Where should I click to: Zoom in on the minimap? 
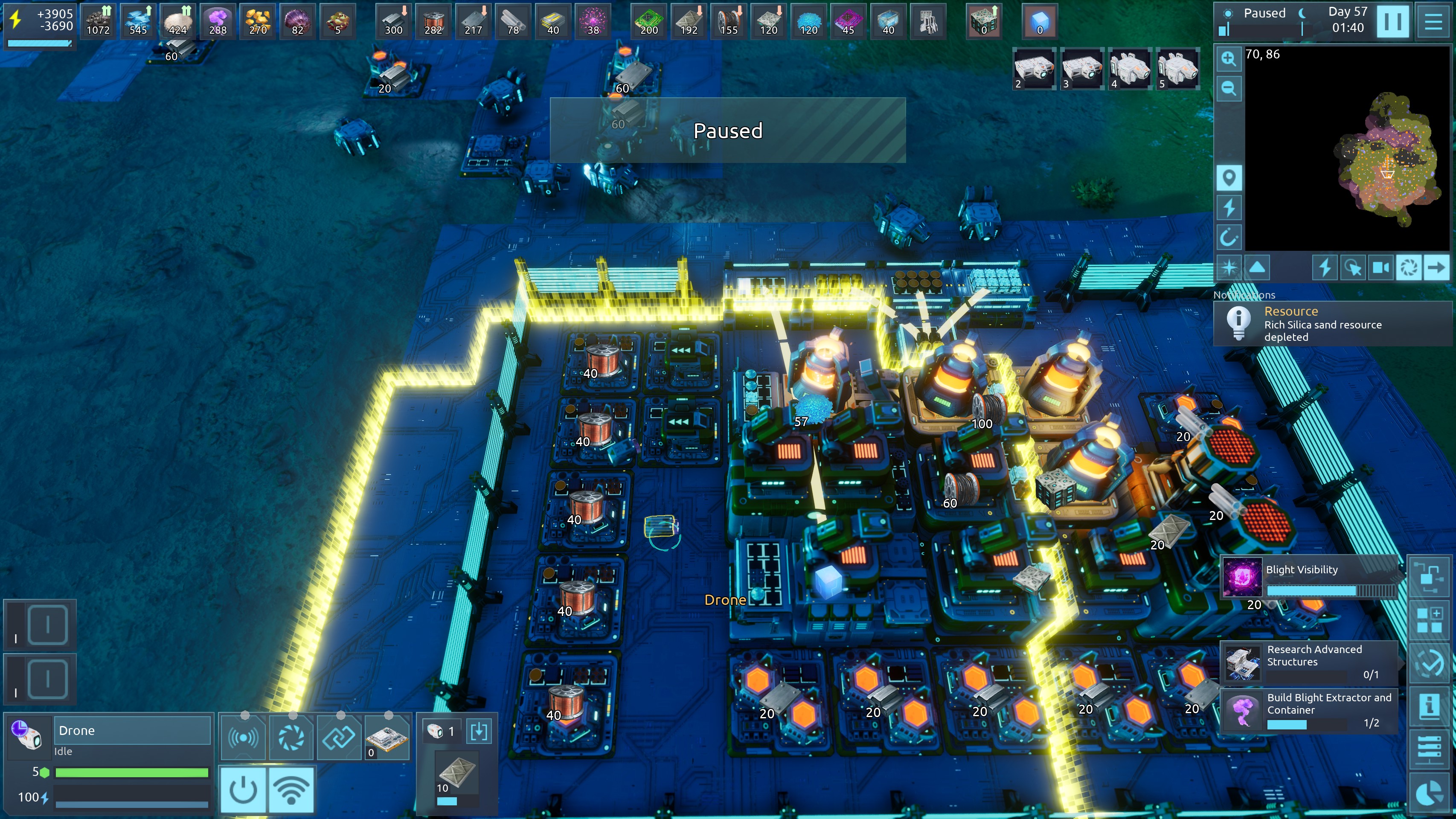coord(1228,59)
